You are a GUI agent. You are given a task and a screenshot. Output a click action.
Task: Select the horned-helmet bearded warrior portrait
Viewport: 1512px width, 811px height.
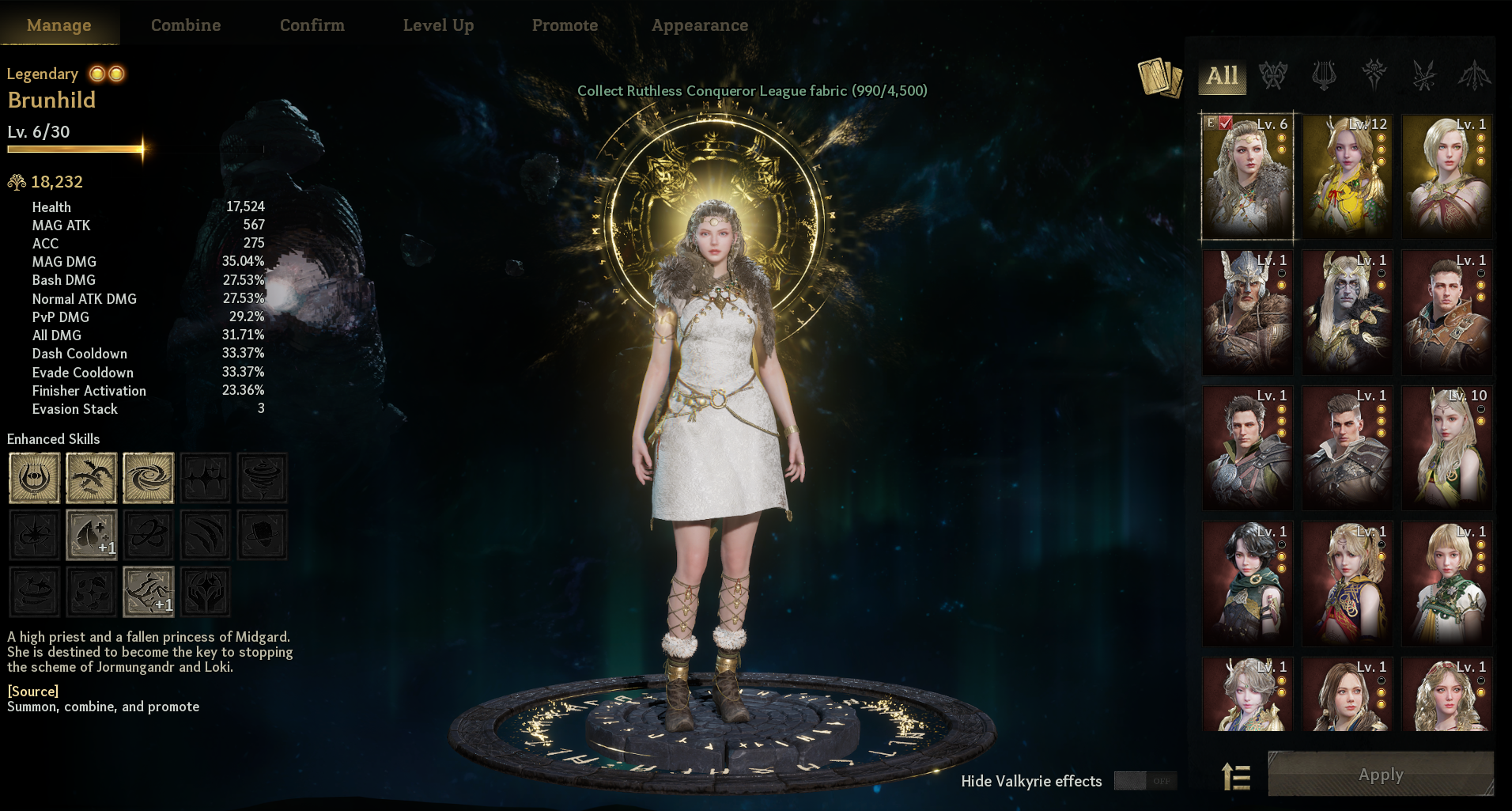click(x=1247, y=312)
